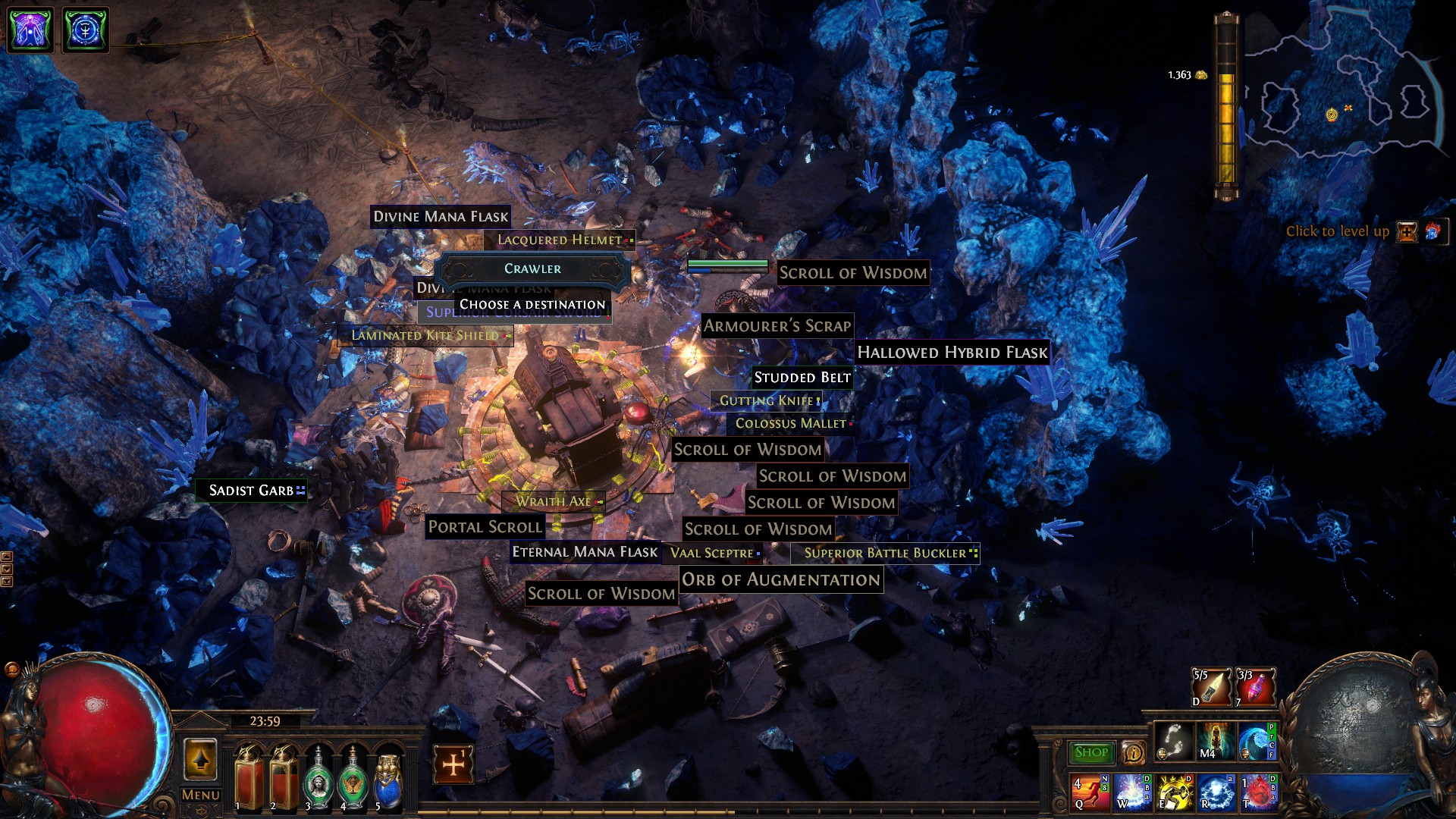Image resolution: width=1456 pixels, height=819 pixels.
Task: Activate the frost orb skill on R
Action: tap(1215, 792)
